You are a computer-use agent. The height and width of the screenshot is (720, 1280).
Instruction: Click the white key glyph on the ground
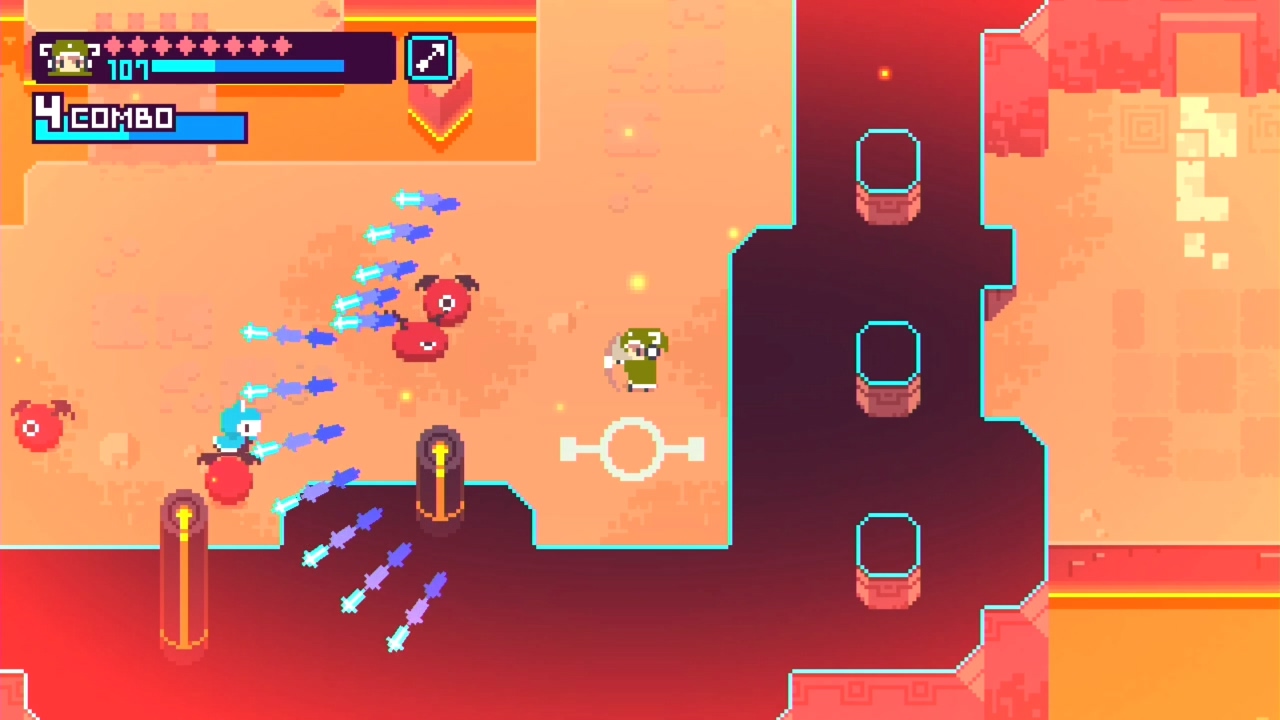tap(632, 450)
